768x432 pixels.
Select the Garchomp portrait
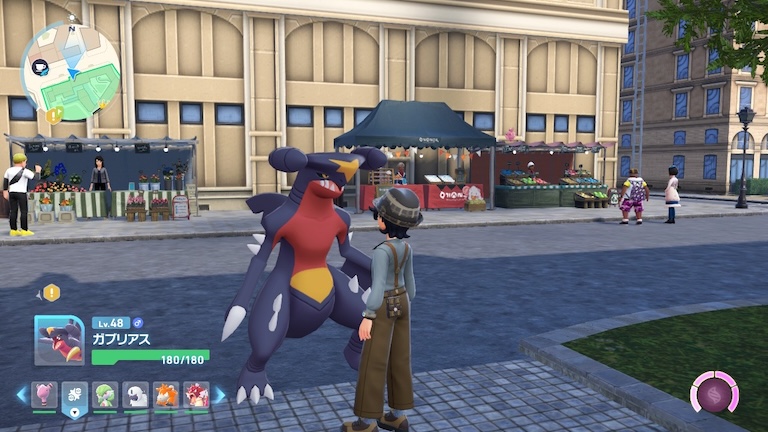pyautogui.click(x=59, y=341)
